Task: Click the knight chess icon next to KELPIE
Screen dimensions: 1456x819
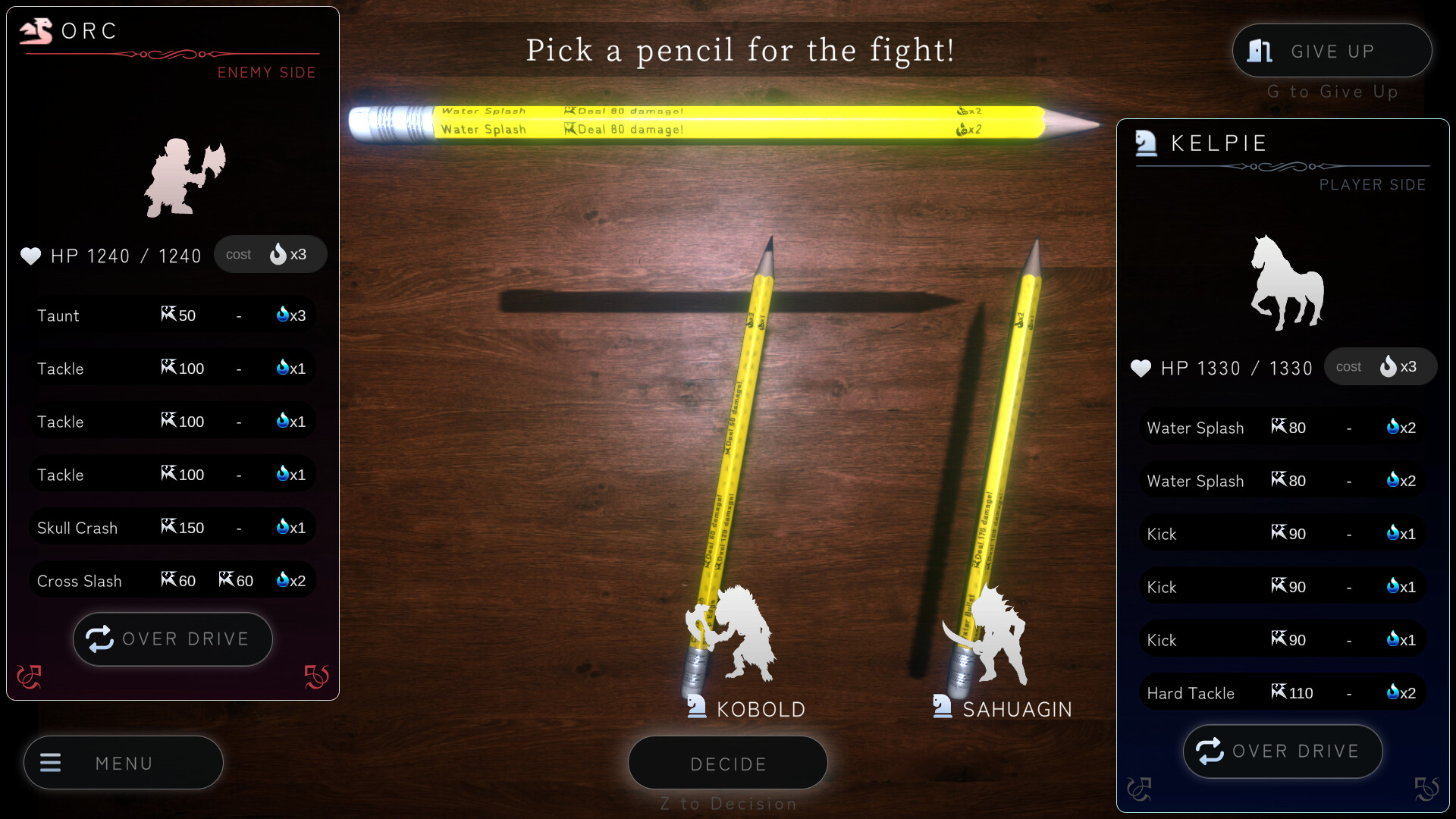Action: coord(1145,143)
